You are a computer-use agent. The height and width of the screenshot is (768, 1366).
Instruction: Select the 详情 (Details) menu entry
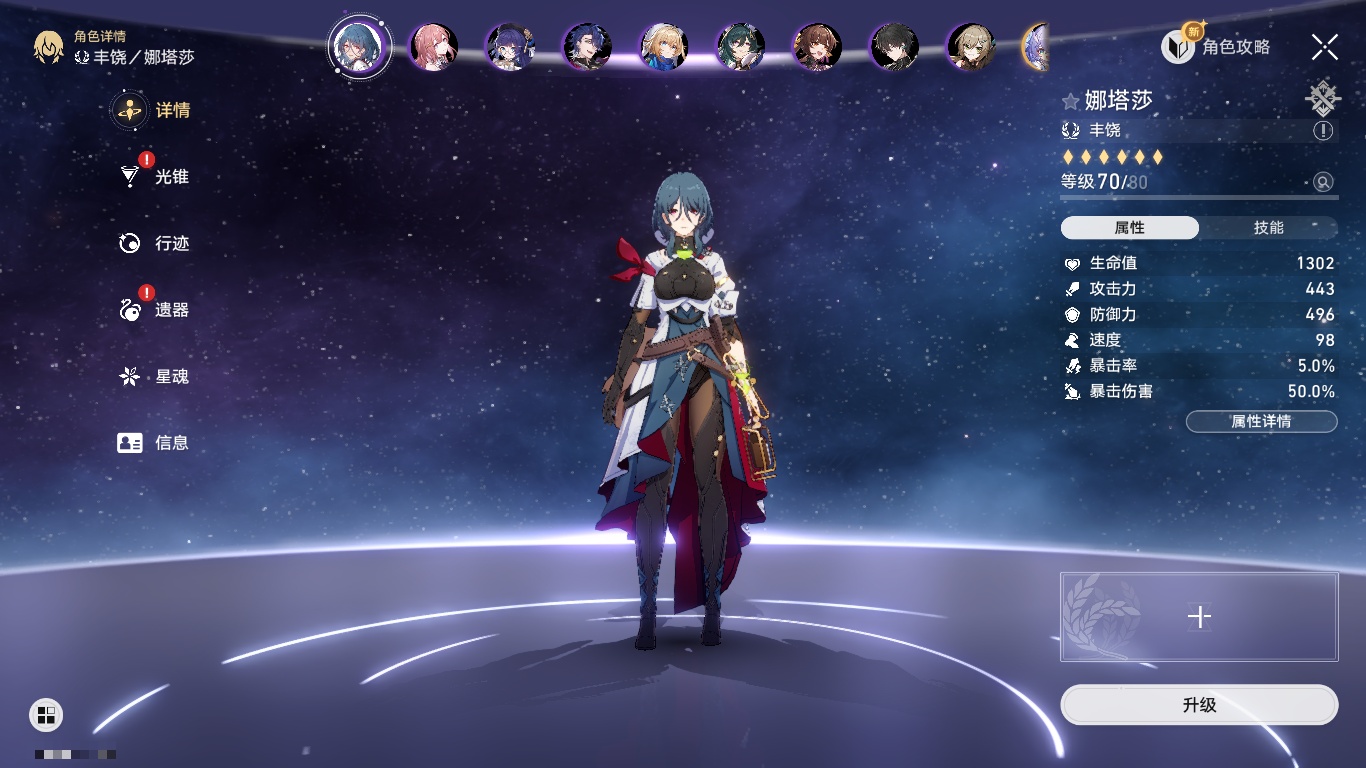153,110
